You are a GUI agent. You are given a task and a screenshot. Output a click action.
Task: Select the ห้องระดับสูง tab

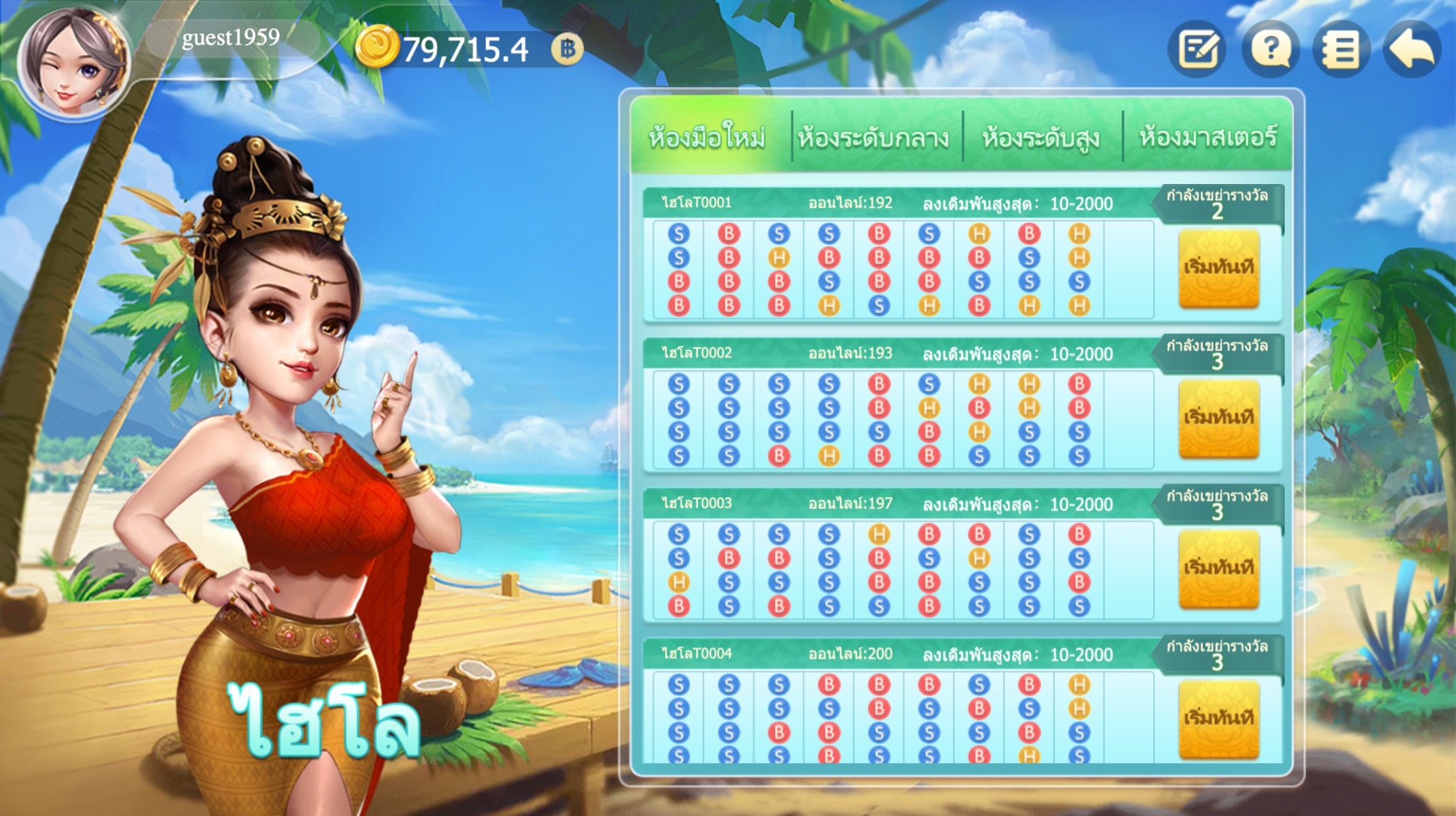click(x=1041, y=138)
